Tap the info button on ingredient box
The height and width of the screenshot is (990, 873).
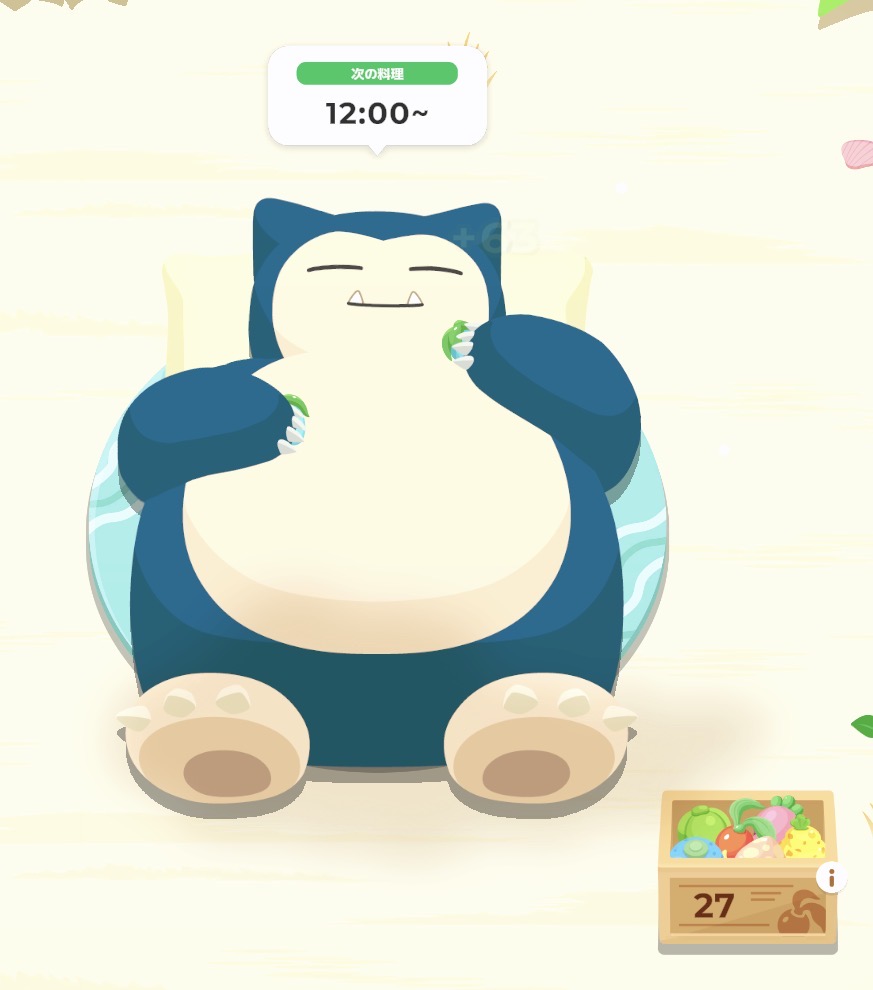831,878
